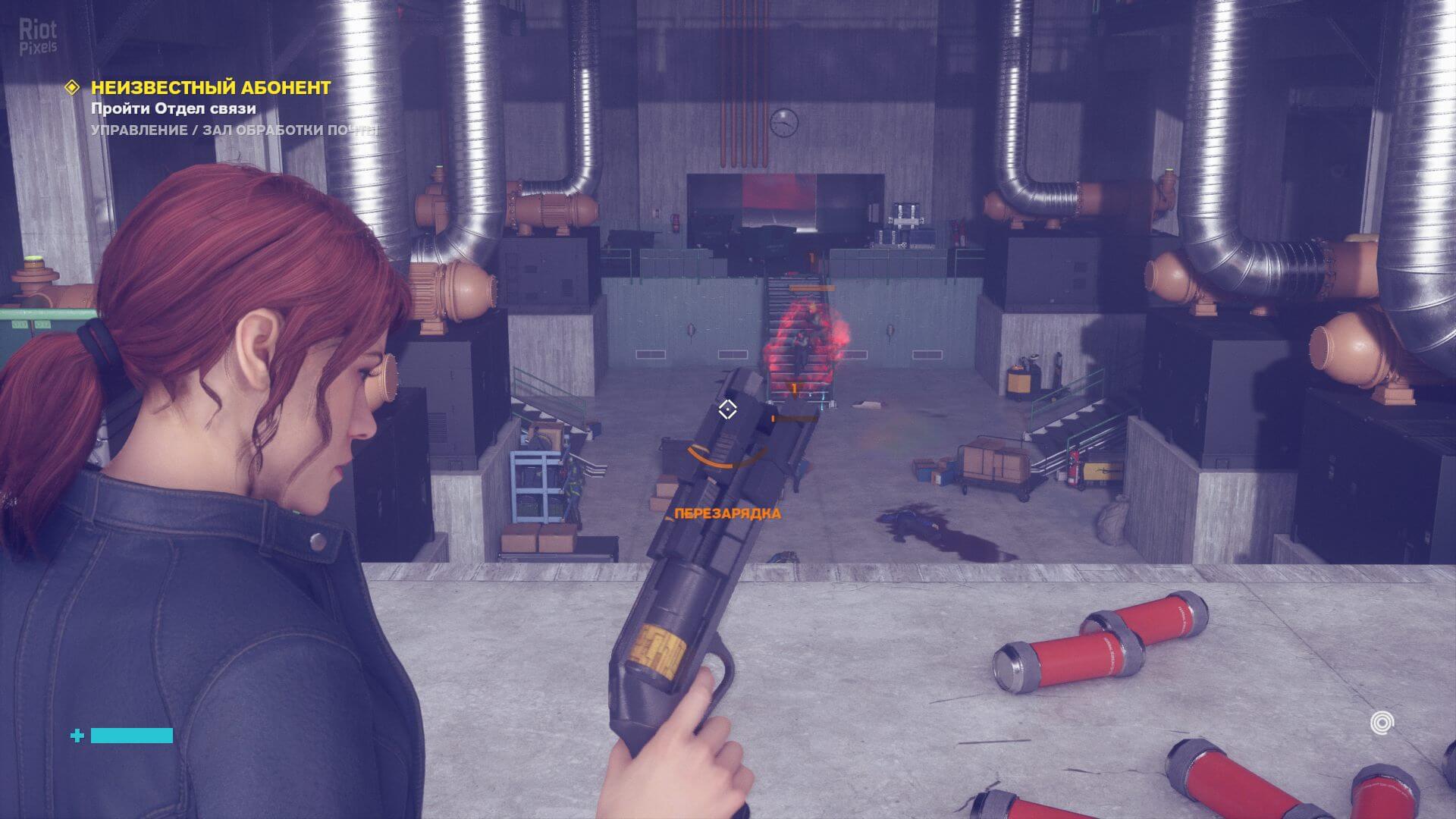Select the Неизвестный абонент mission tracker
The image size is (1456, 819).
click(211, 88)
